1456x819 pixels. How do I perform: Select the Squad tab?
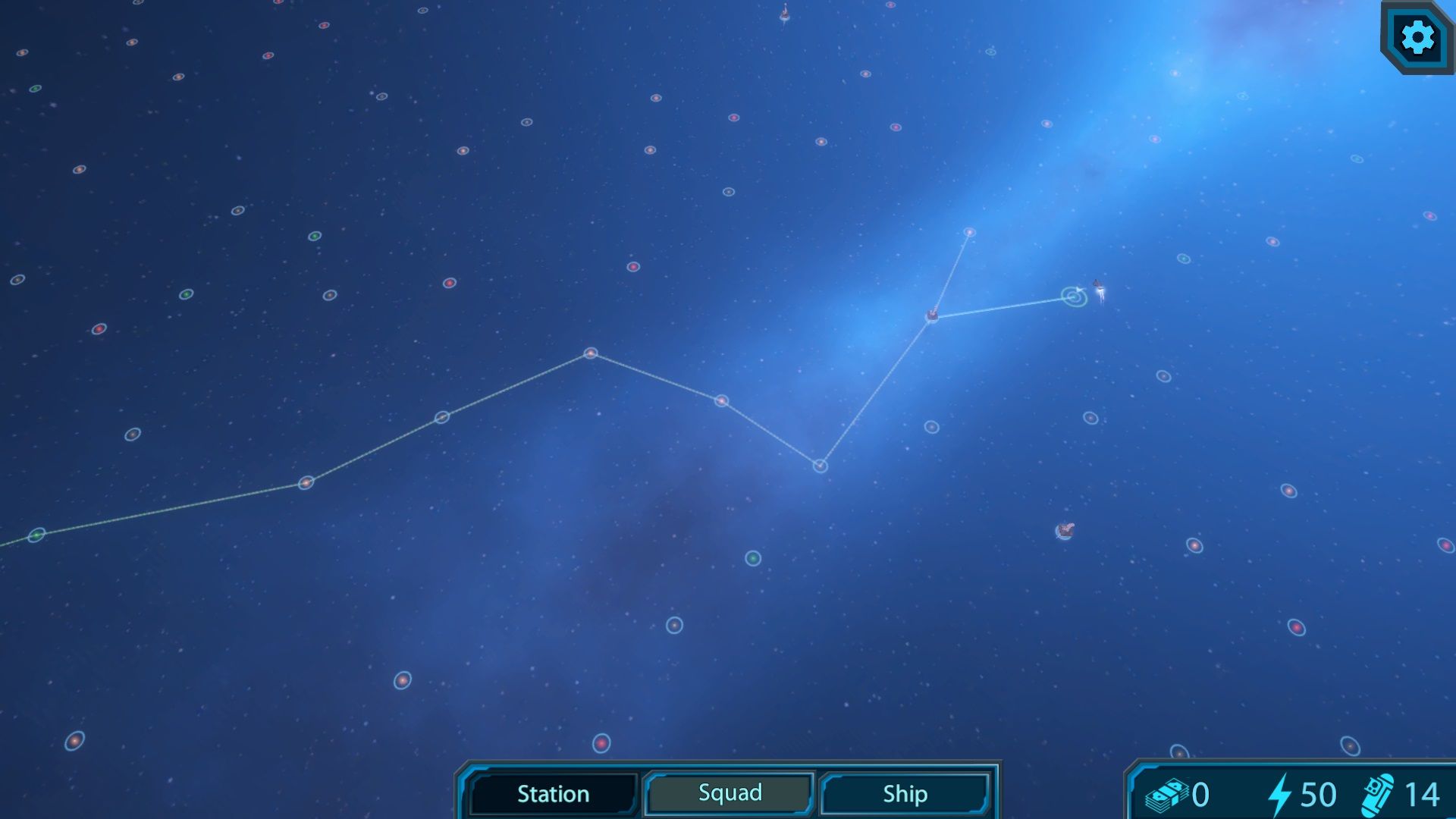pyautogui.click(x=730, y=793)
